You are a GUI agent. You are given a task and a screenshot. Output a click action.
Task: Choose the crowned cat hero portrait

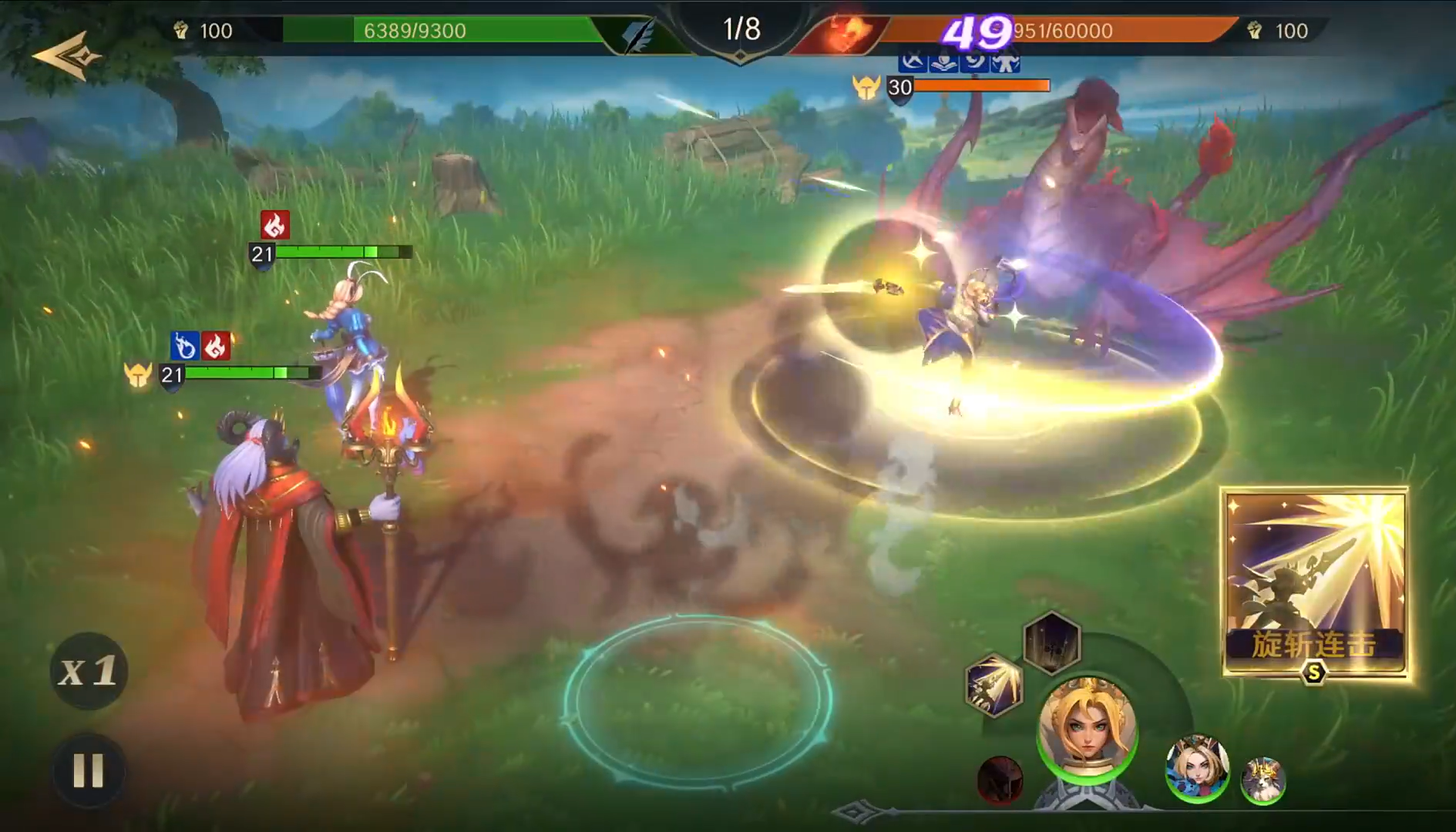click(x=1263, y=780)
